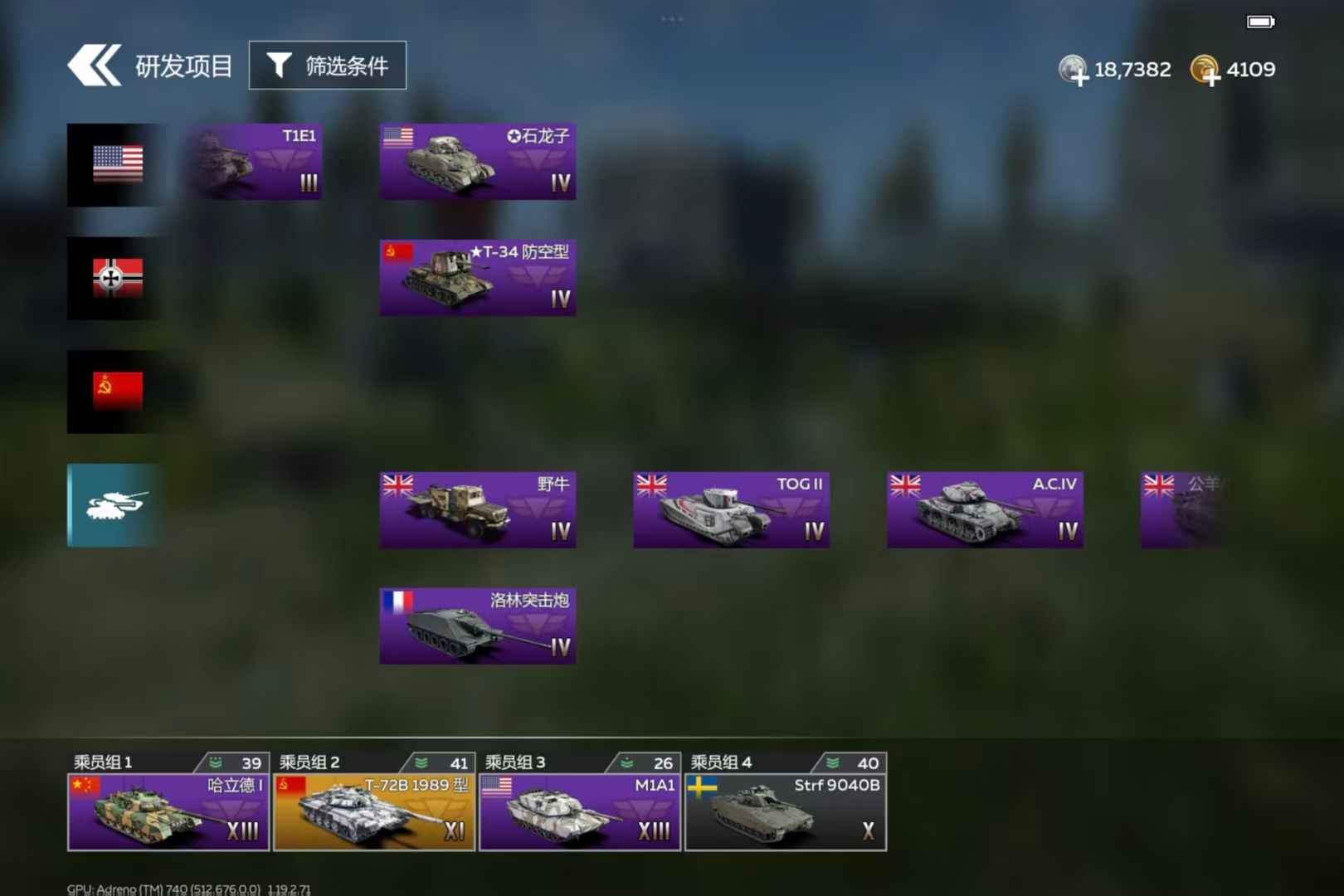Go back using the double-arrow button
1344x896 pixels.
click(94, 66)
